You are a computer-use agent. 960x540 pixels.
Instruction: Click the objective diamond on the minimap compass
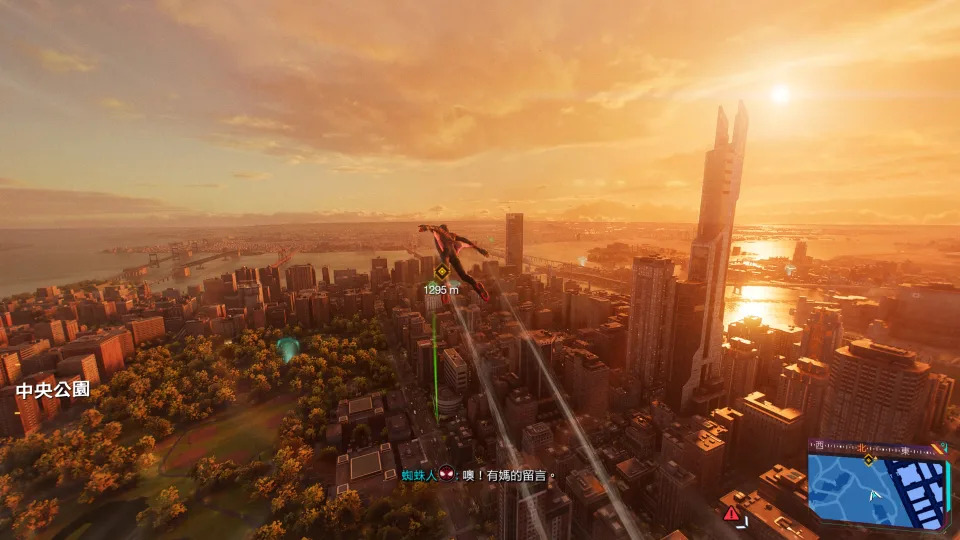pyautogui.click(x=868, y=459)
